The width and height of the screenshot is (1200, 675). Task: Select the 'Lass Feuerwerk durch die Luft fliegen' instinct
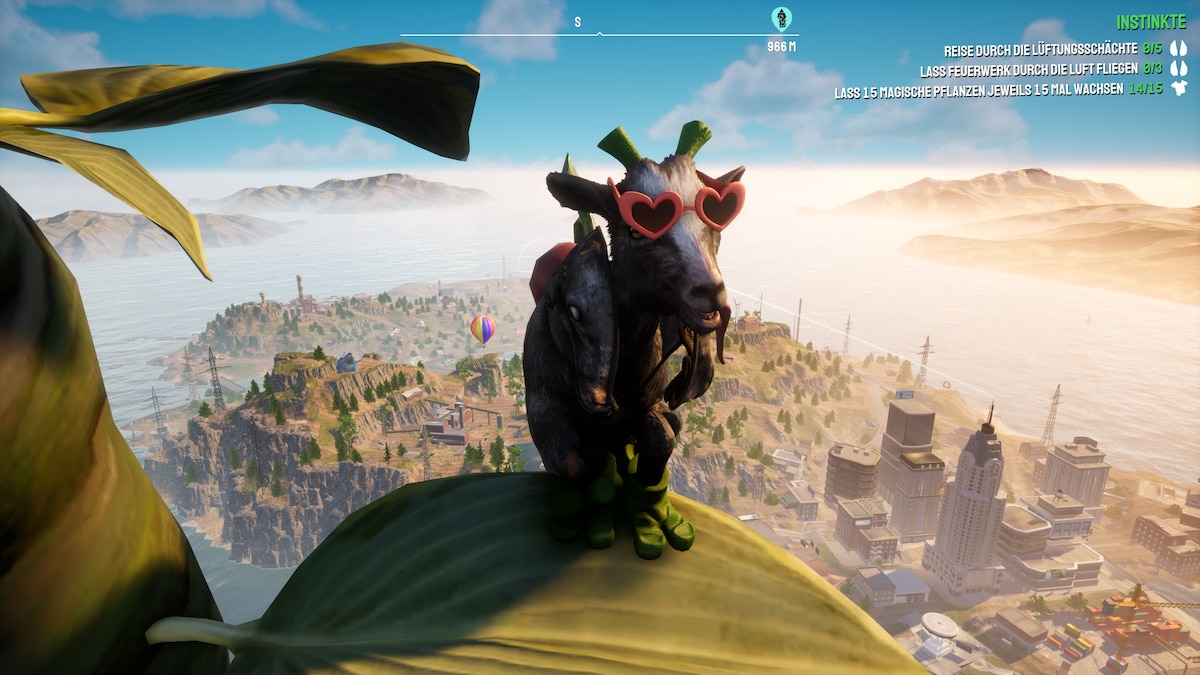pos(1028,71)
